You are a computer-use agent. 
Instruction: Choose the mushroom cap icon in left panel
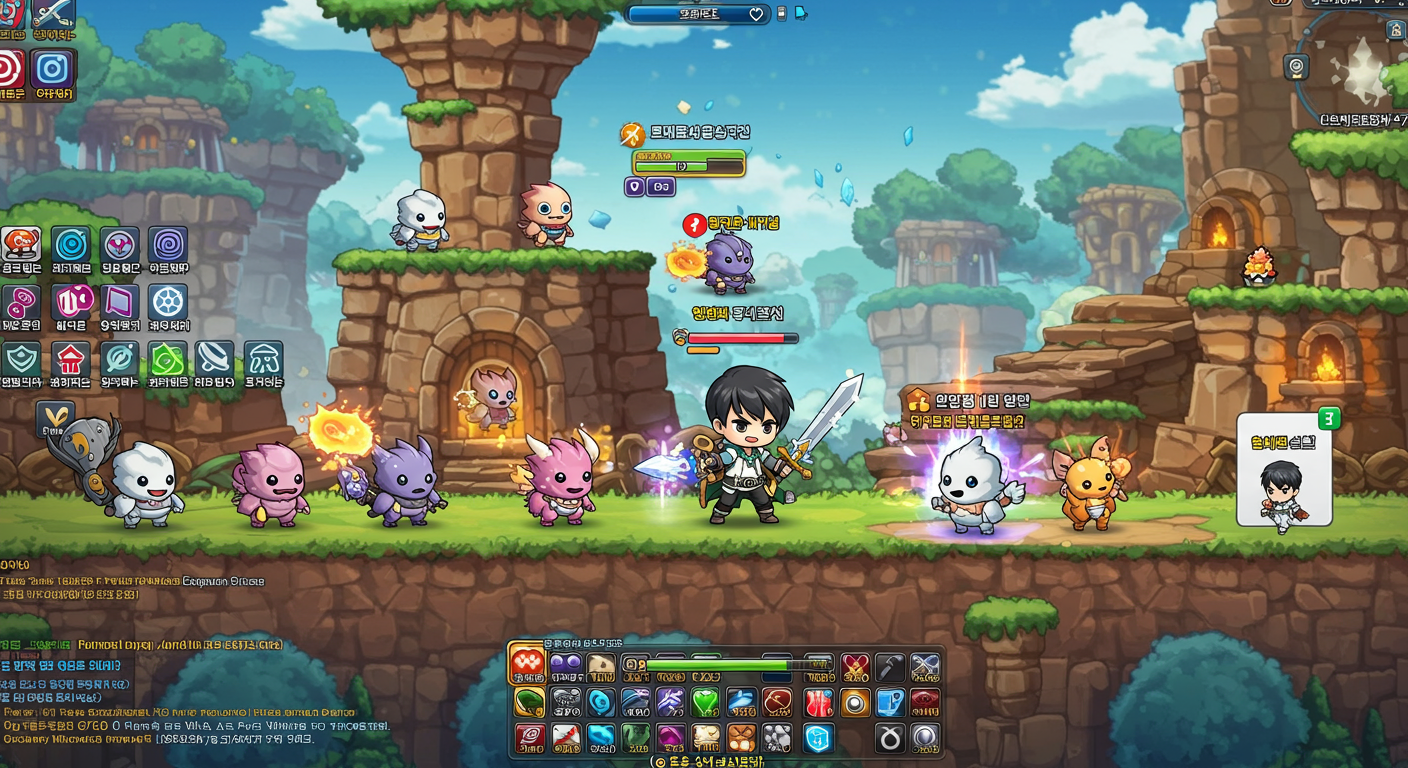[x=263, y=358]
